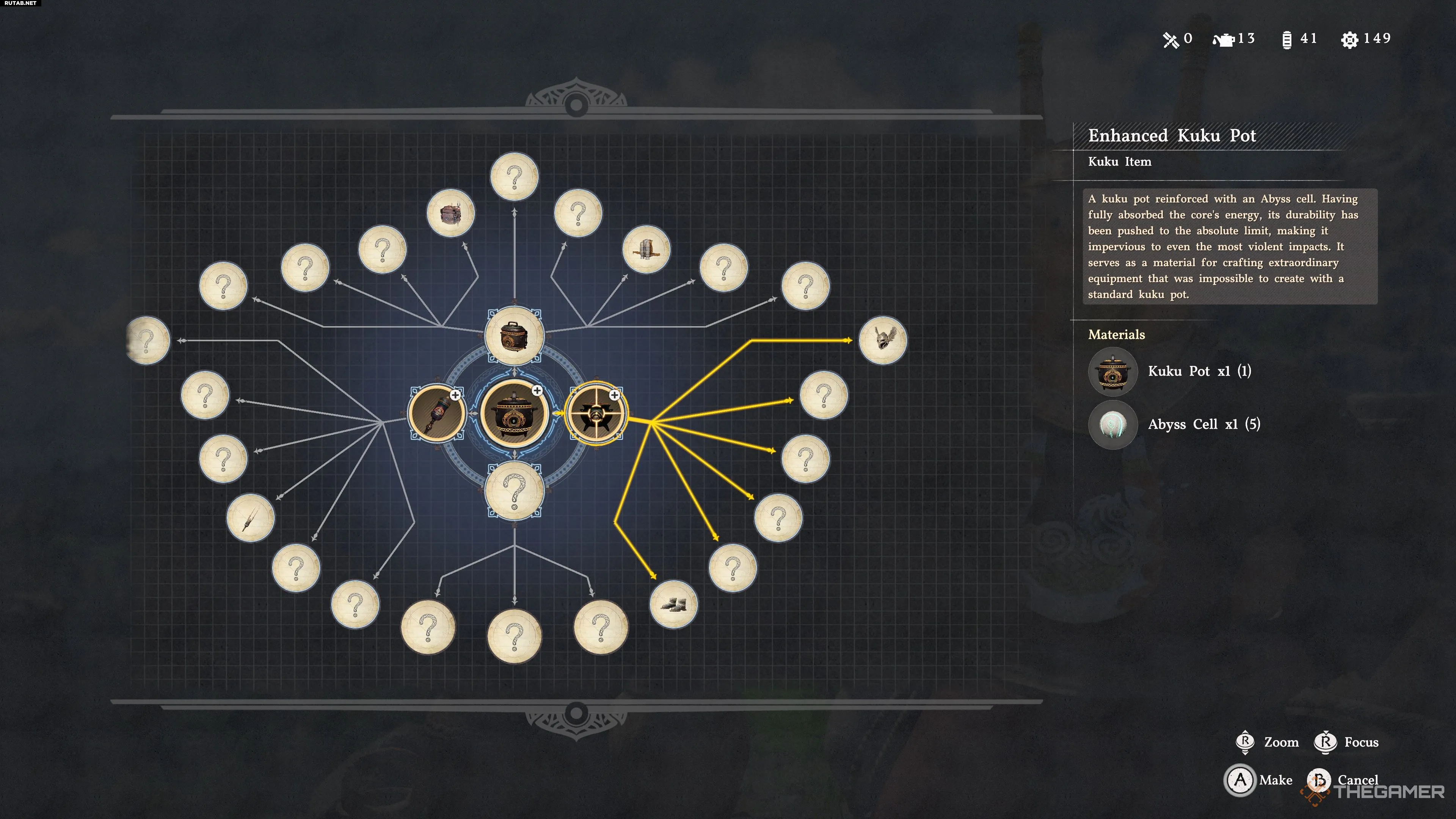
Task: Choose the highlighted black cauldron node
Action: (x=596, y=414)
